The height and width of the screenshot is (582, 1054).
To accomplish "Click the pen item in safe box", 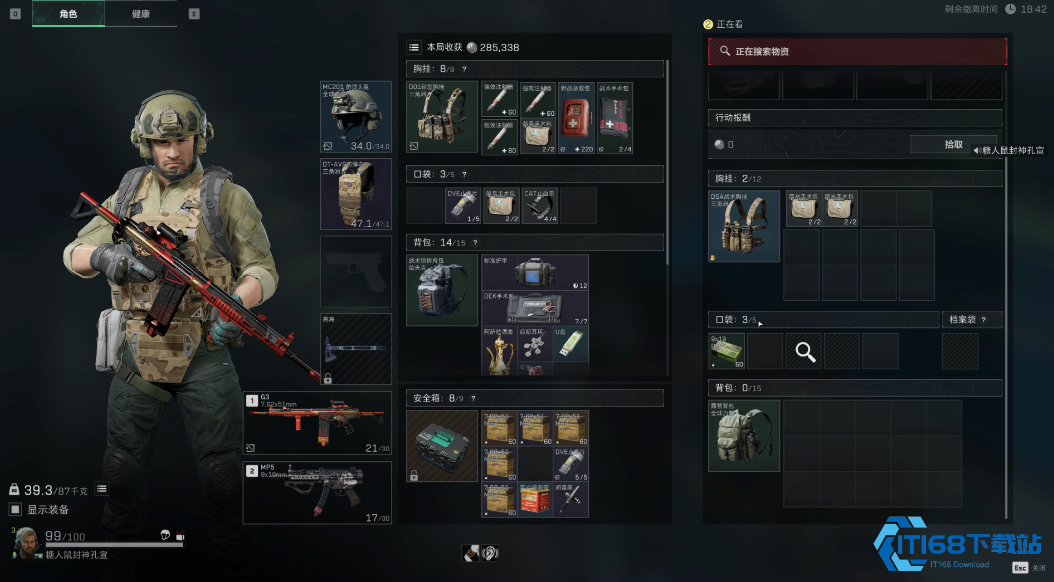I will click(x=572, y=500).
